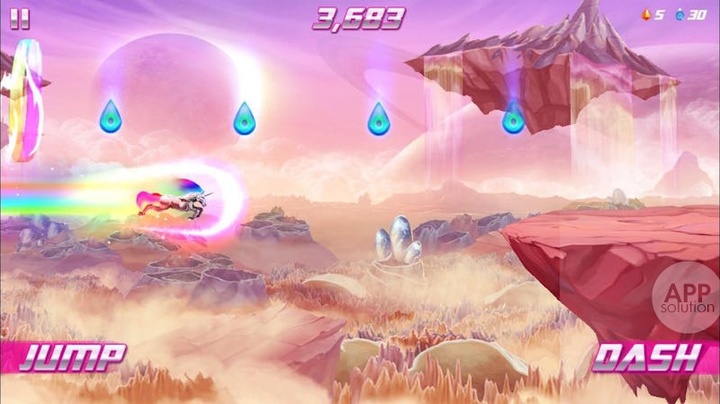This screenshot has height=404, width=720.
Task: Tap the JUMP button
Action: point(72,357)
